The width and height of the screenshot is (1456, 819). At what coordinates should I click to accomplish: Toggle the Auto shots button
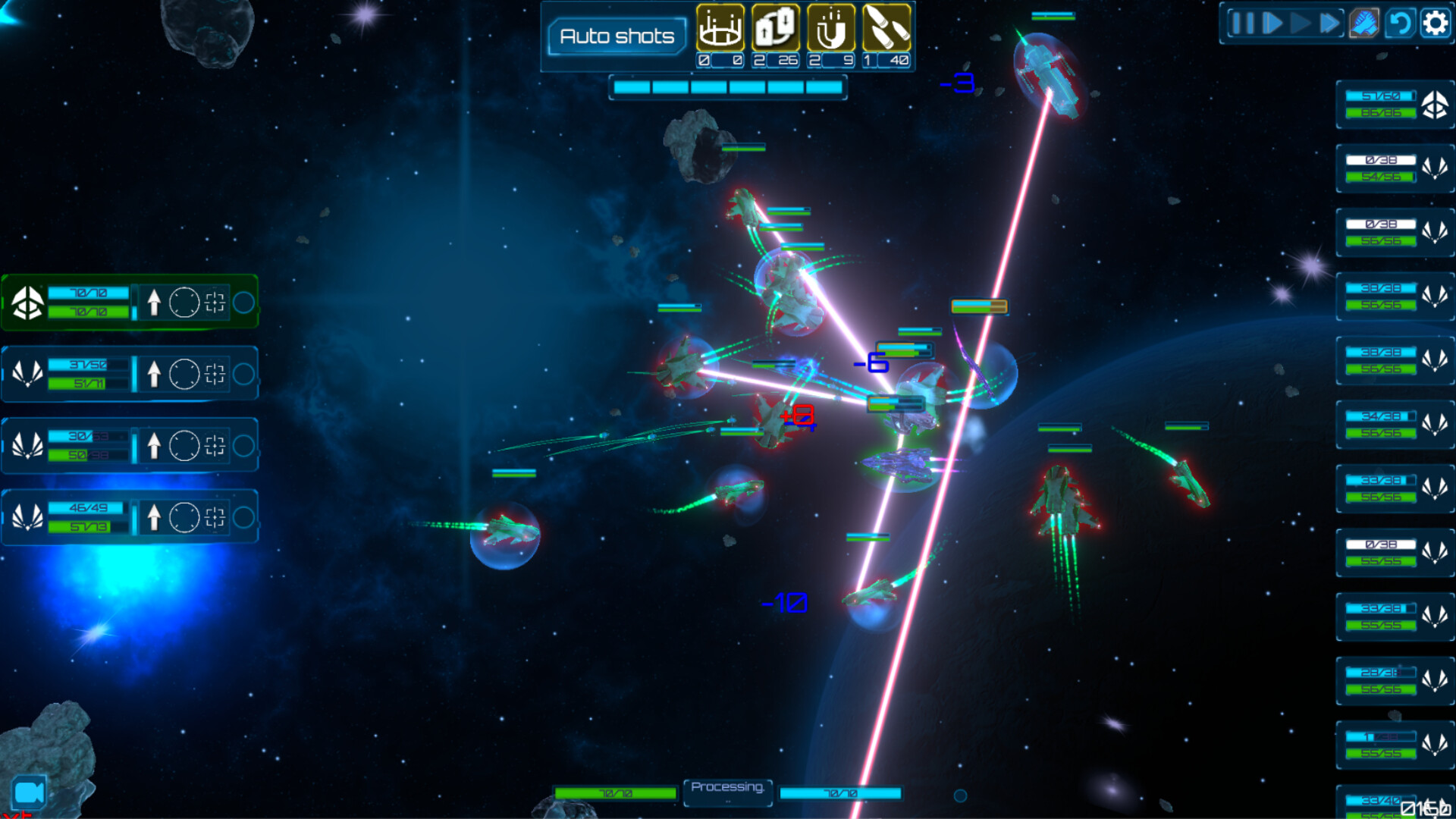617,36
